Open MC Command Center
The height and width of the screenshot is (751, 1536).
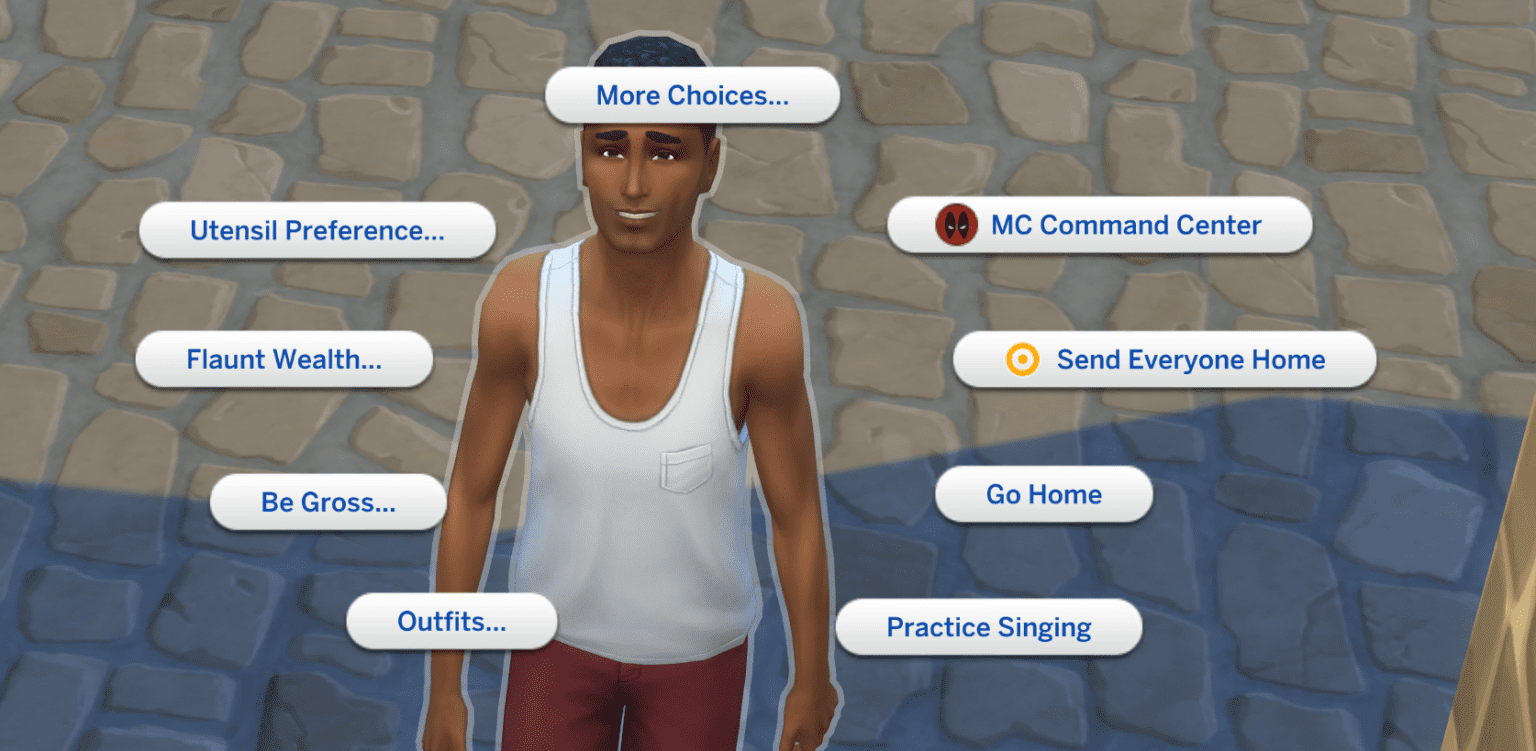click(1100, 225)
